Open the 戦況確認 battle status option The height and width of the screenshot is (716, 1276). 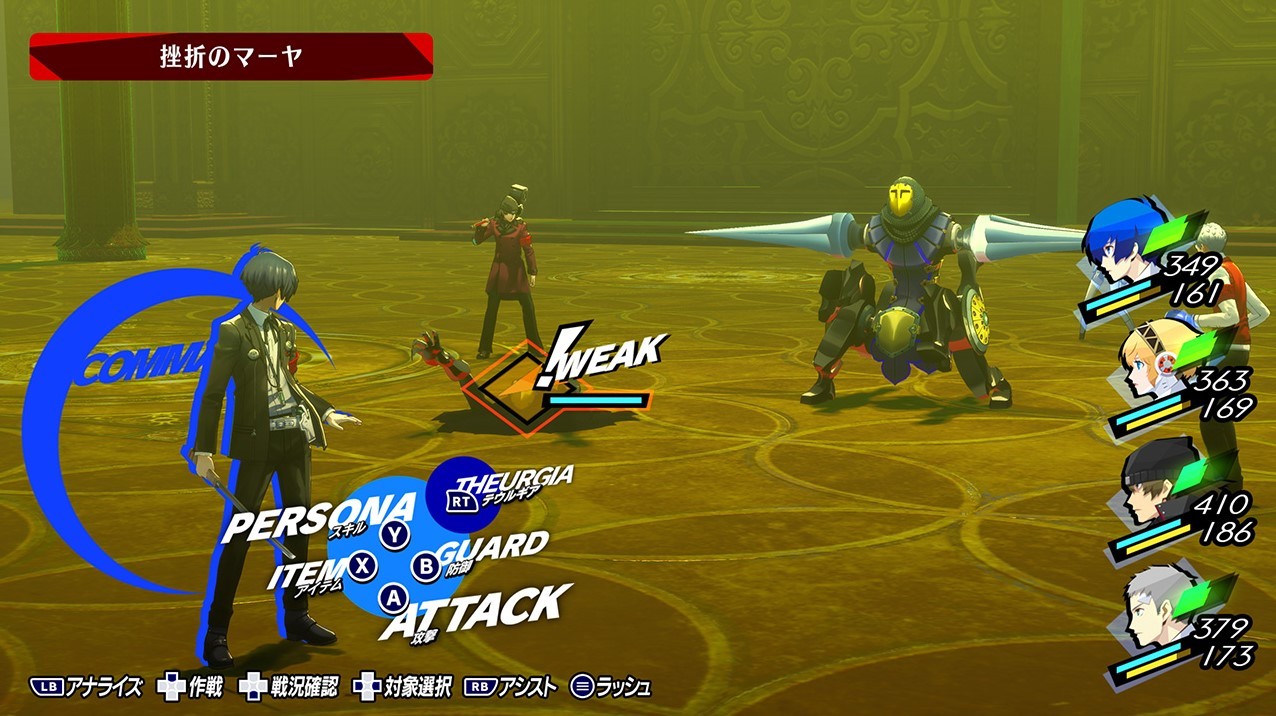point(290,687)
